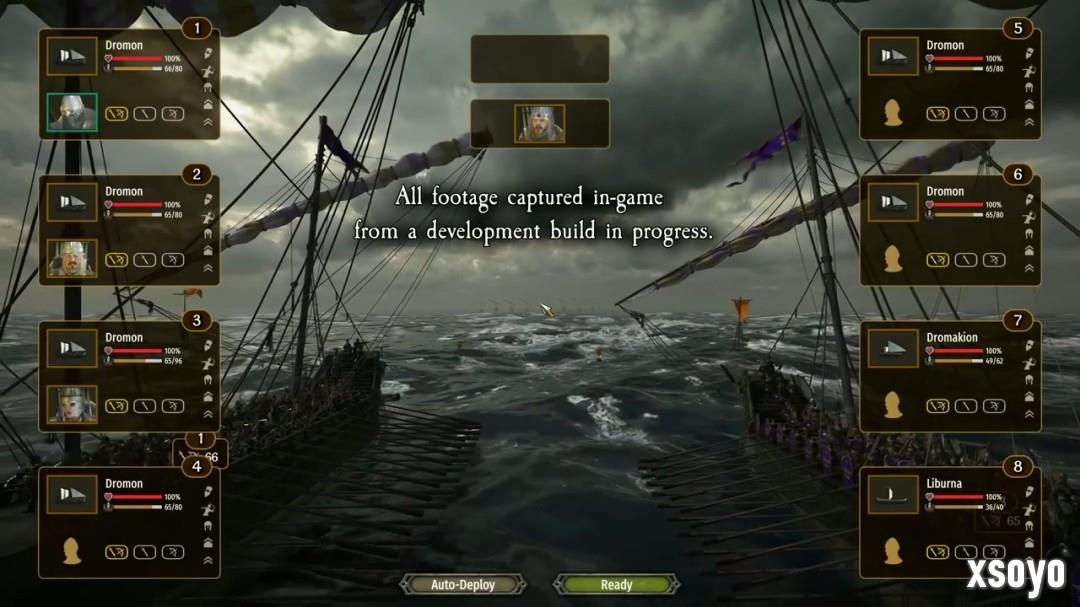Assign a captain to the Liburna
1080x607 pixels.
click(893, 551)
